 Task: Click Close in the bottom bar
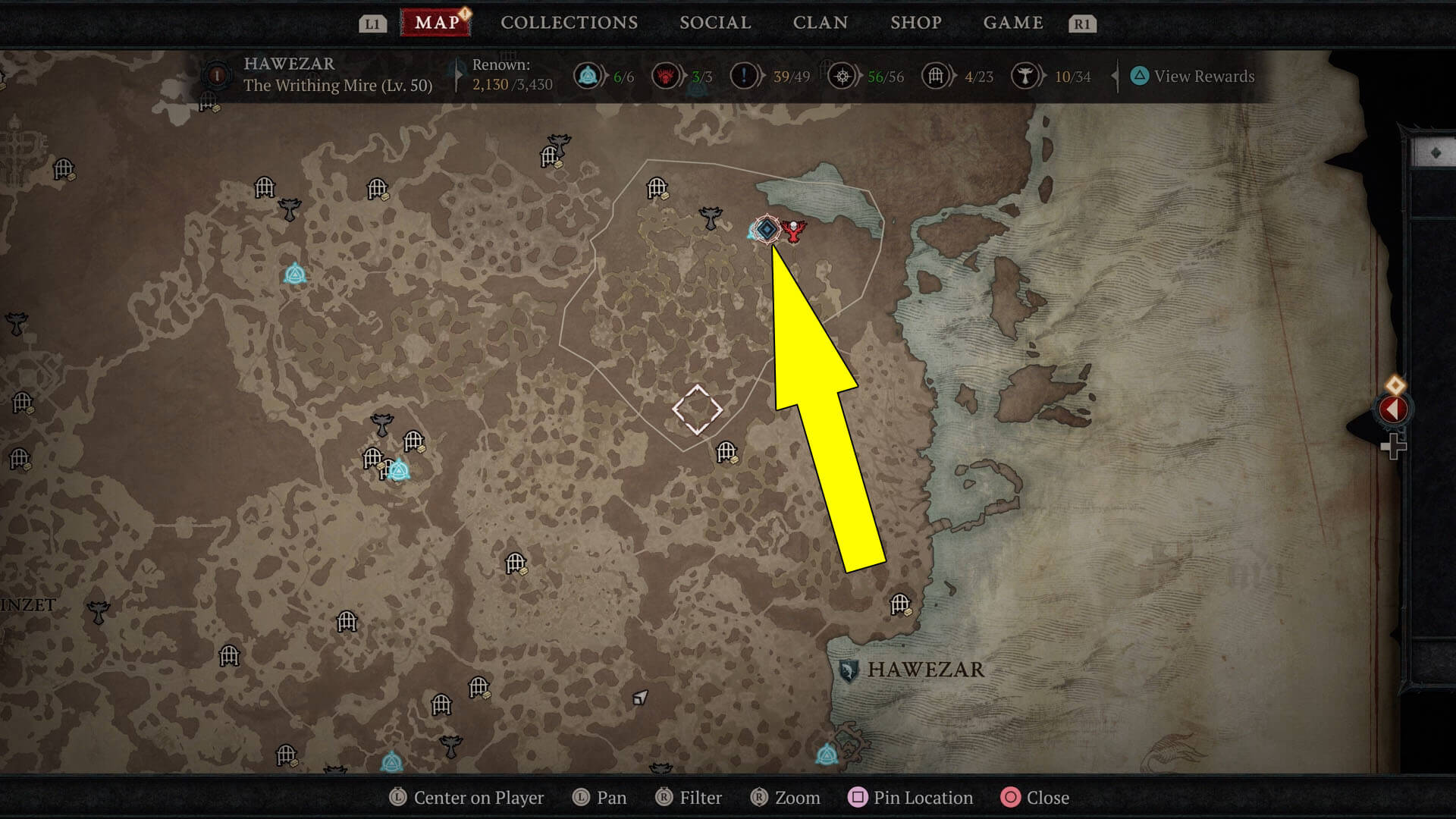coord(1049,797)
